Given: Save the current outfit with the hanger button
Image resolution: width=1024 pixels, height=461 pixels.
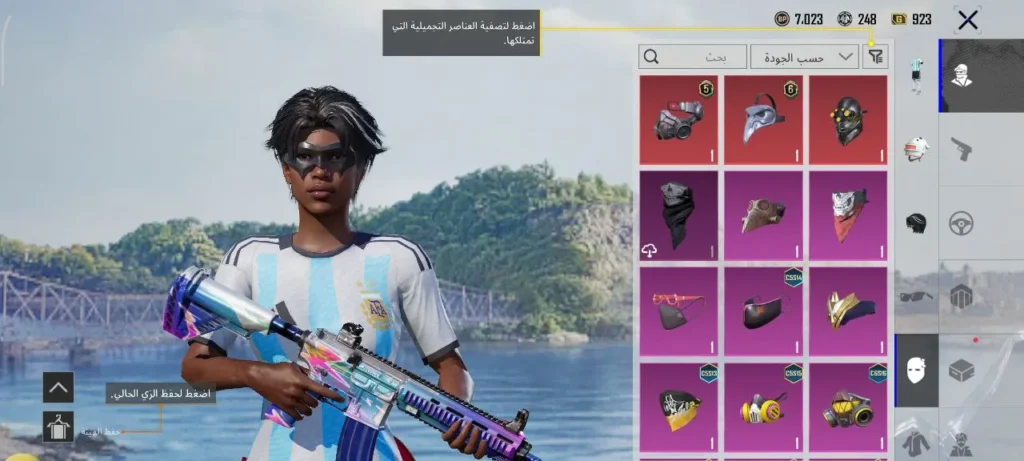Looking at the screenshot, I should [58, 427].
